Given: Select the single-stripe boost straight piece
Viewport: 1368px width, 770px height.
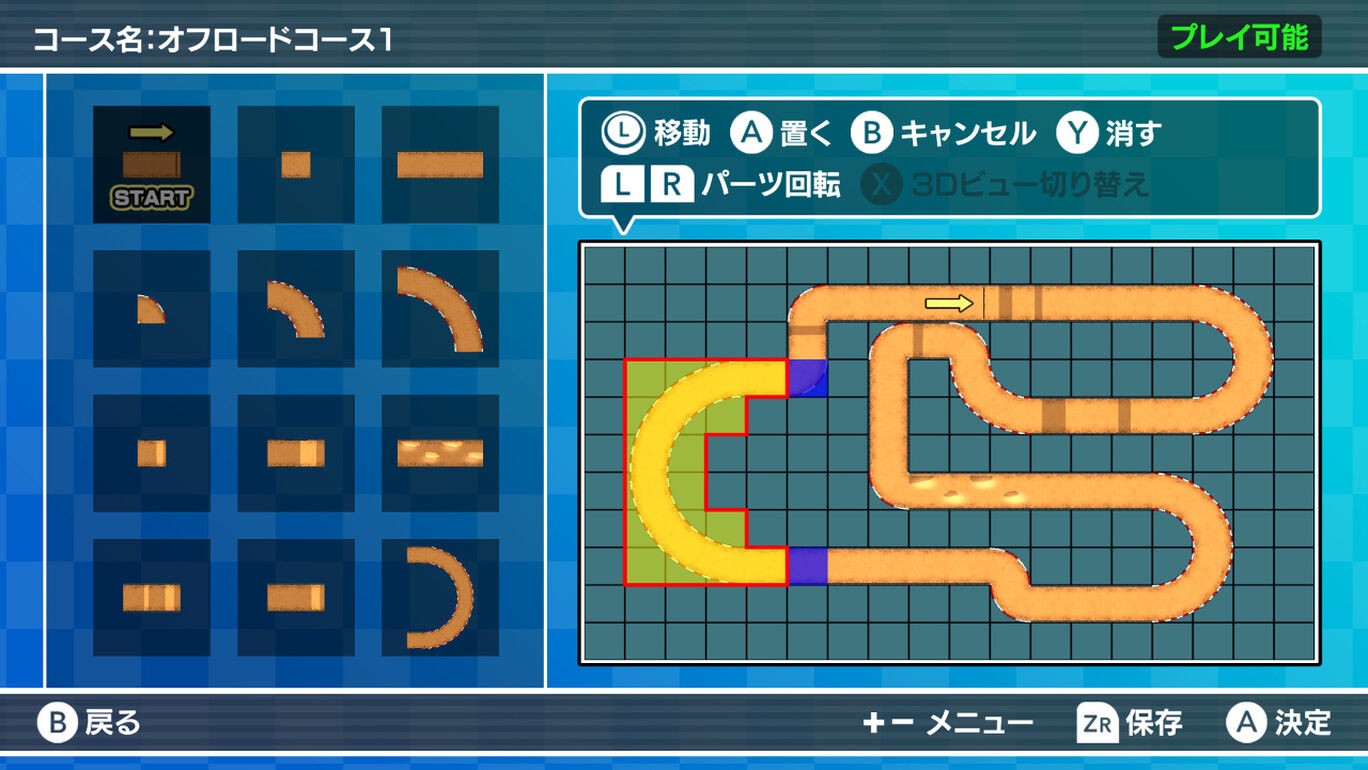Looking at the screenshot, I should [x=296, y=595].
